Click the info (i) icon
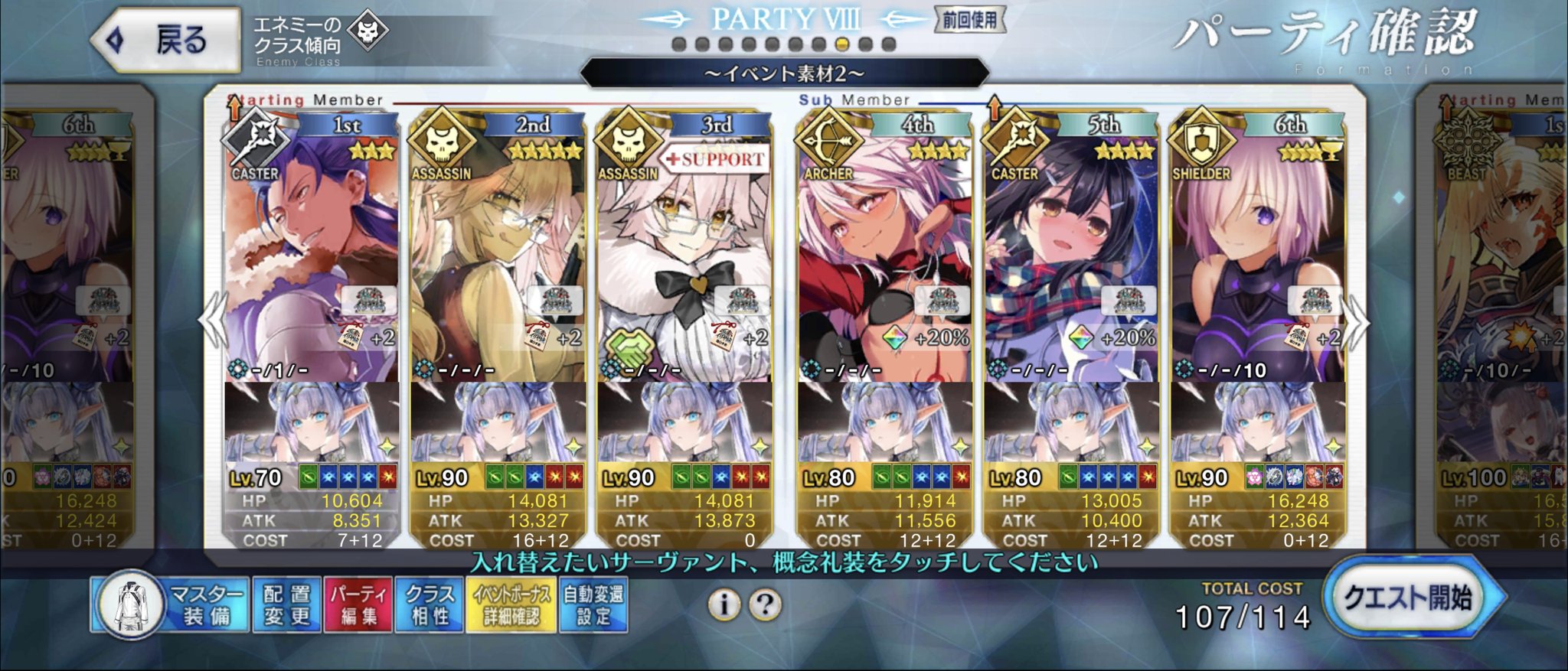The width and height of the screenshot is (1568, 671). tap(724, 605)
